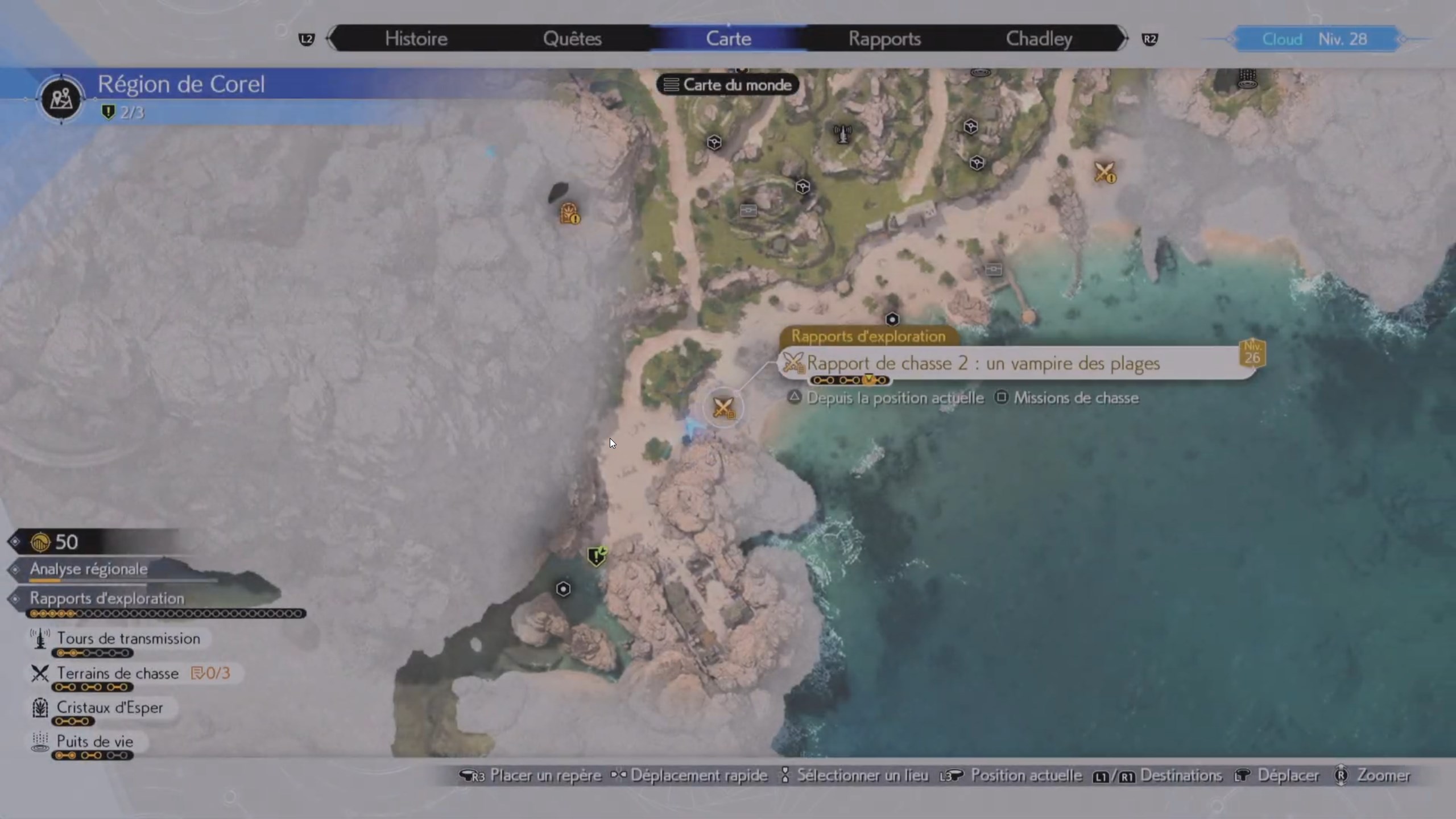Open the Carte du monde view

(x=728, y=85)
